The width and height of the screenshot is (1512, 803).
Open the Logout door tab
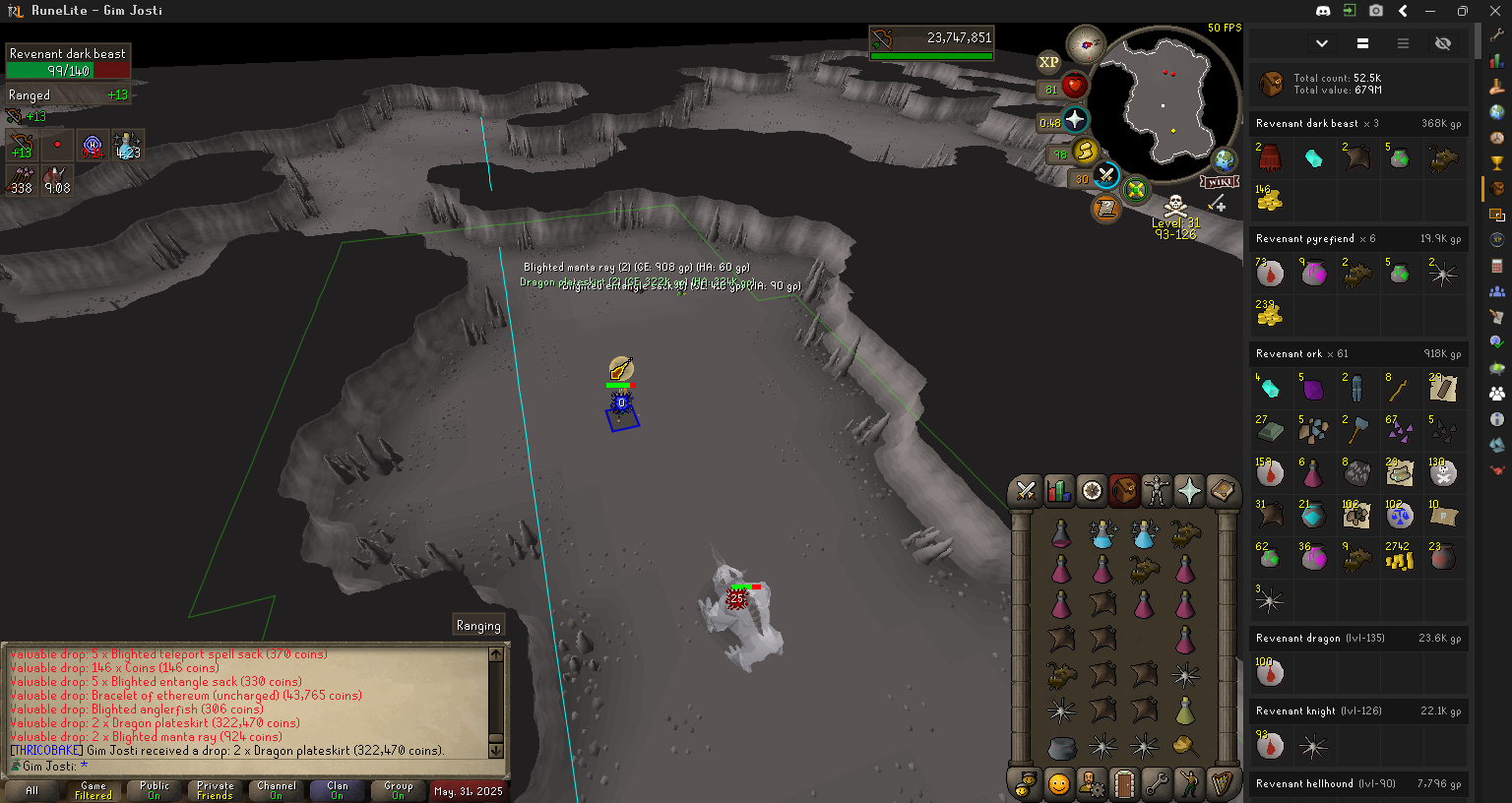[x=1124, y=784]
